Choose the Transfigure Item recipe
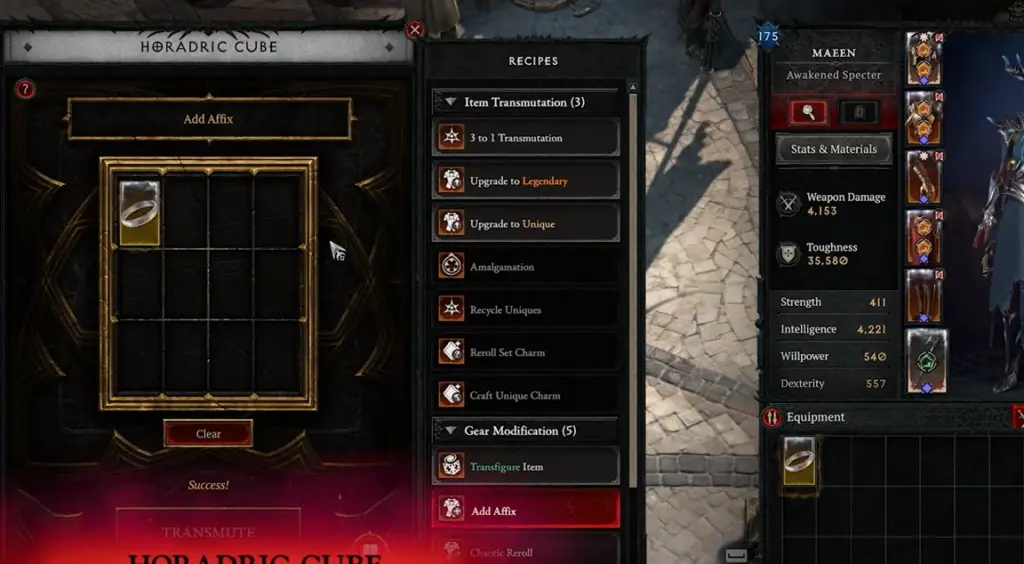Viewport: 1024px width, 564px height. 526,467
